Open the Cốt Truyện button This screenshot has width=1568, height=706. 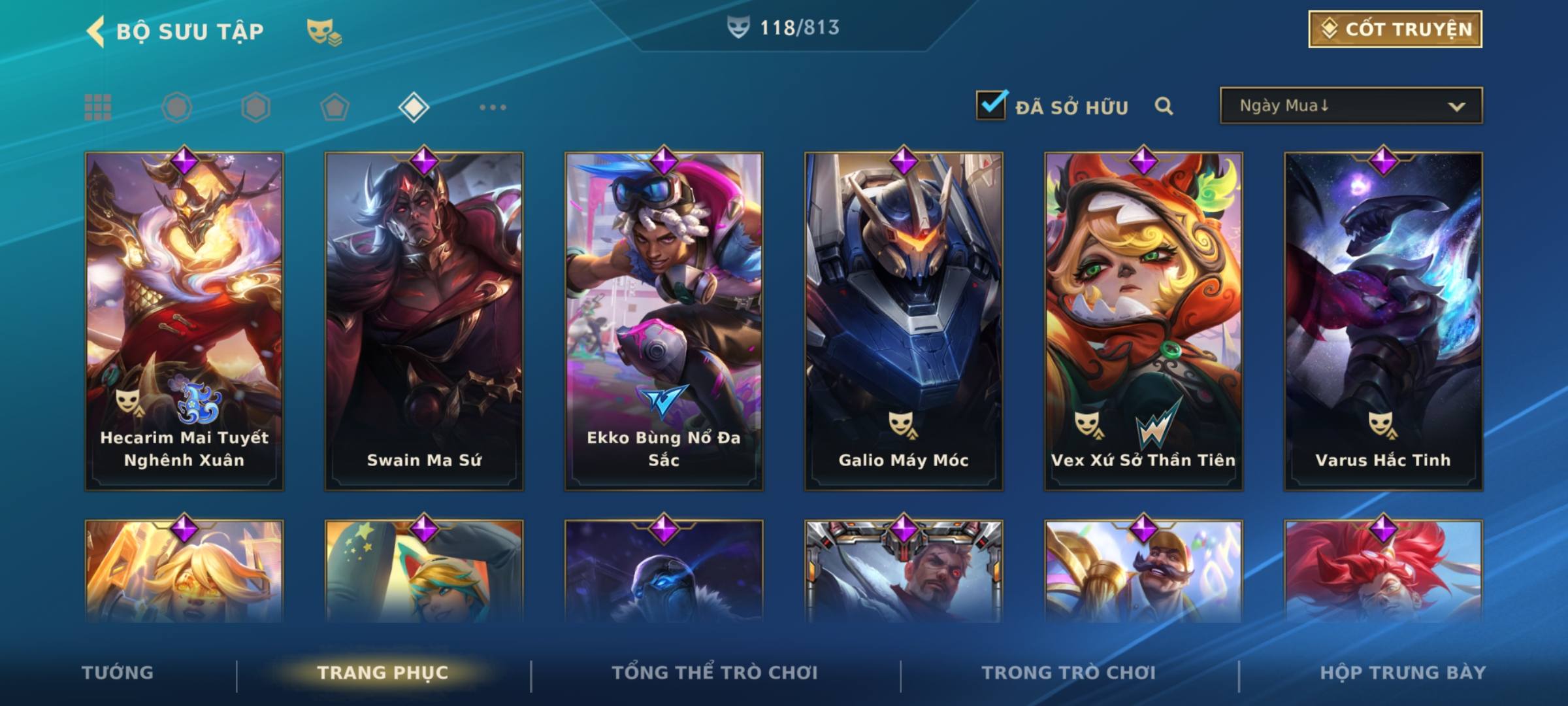click(x=1395, y=29)
